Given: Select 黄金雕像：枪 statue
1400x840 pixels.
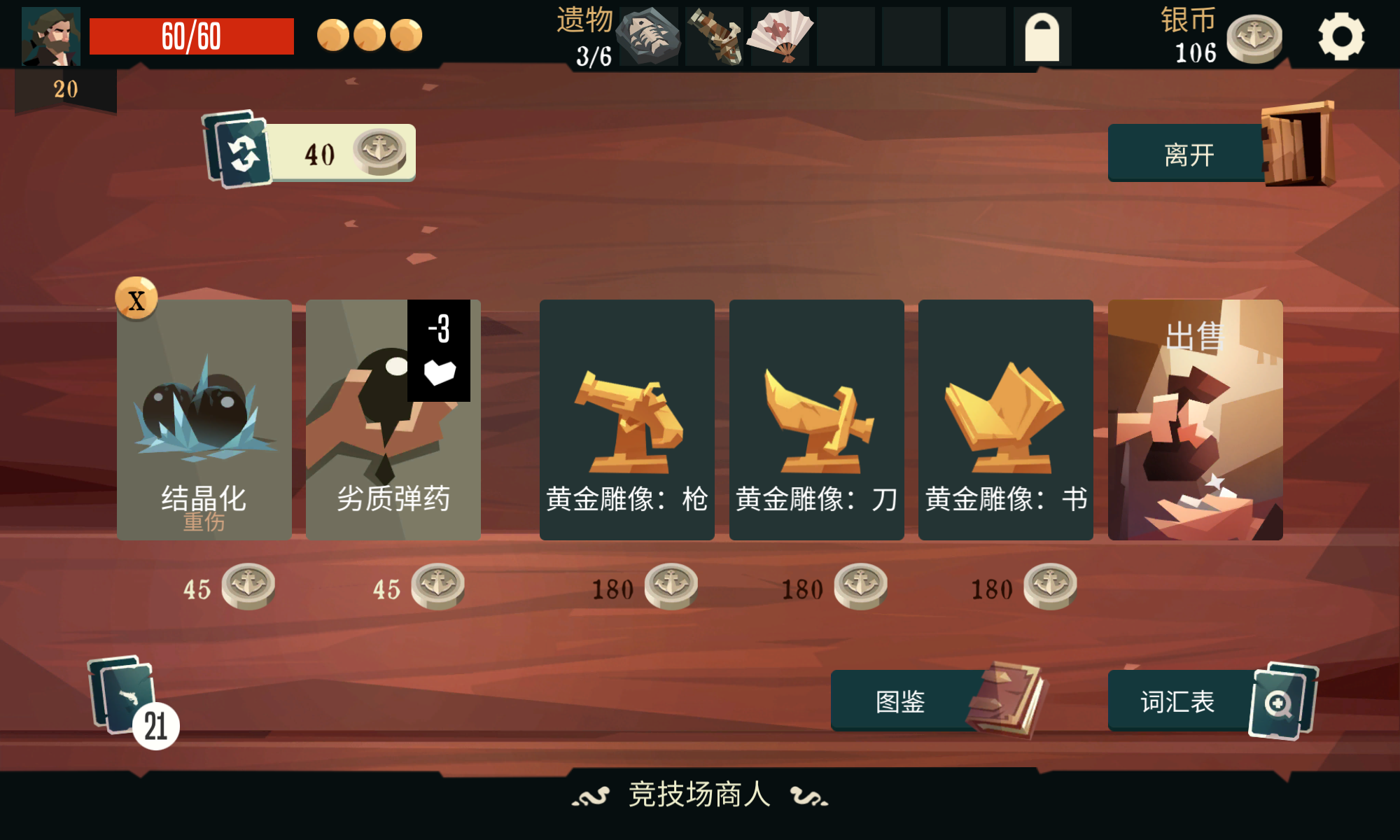Looking at the screenshot, I should point(628,420).
